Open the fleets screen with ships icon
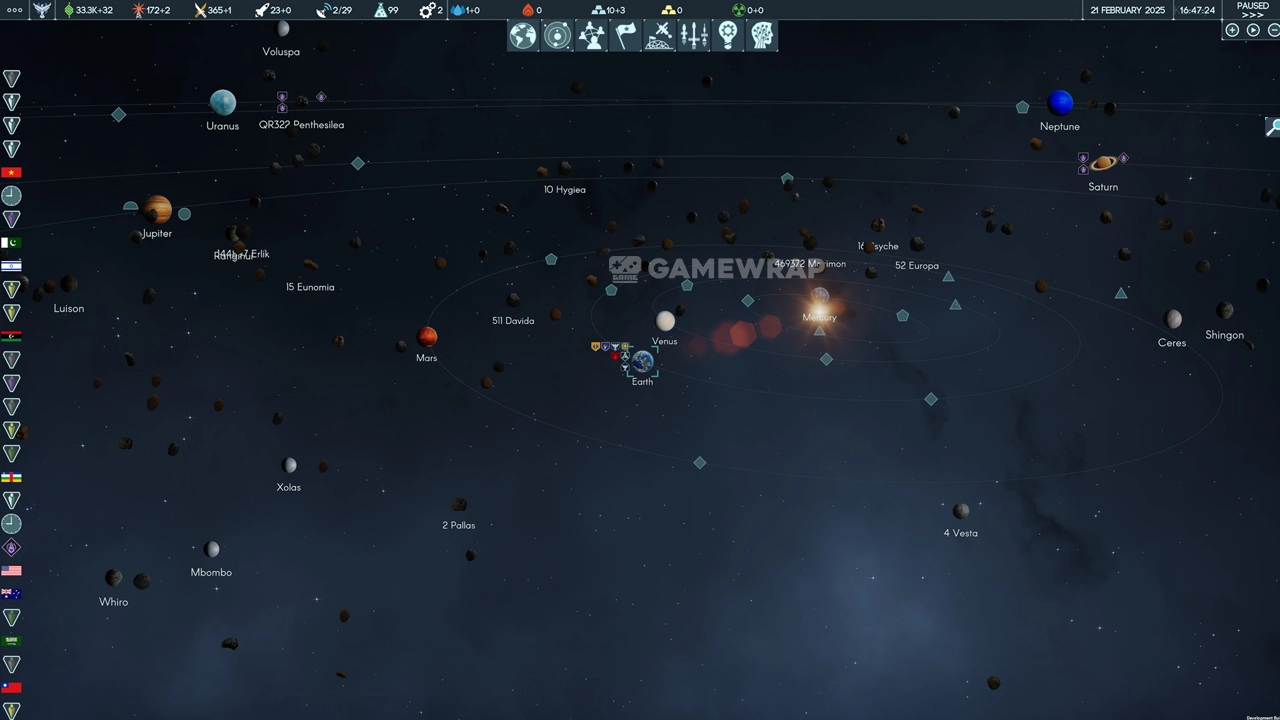1280x720 pixels. tap(694, 36)
